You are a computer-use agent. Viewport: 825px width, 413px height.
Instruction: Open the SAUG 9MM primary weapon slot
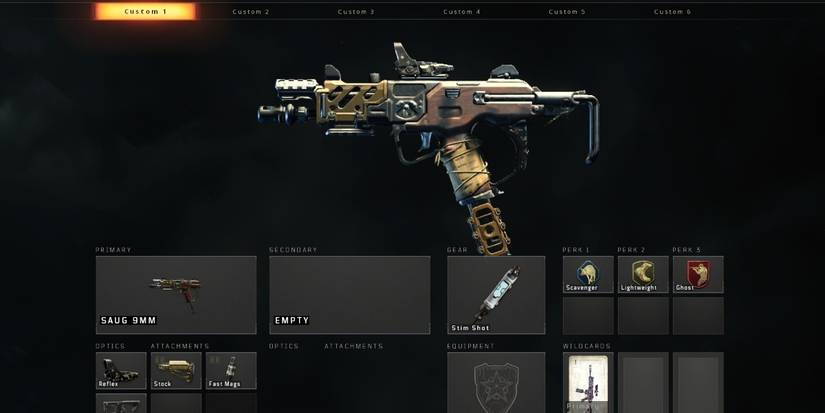176,294
